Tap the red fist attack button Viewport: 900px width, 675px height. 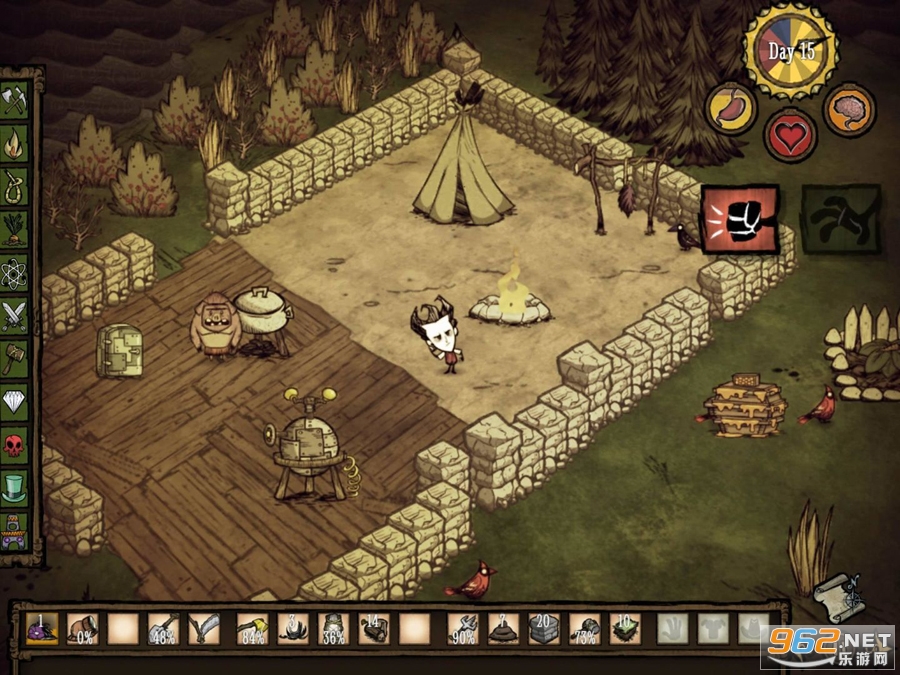(x=739, y=218)
